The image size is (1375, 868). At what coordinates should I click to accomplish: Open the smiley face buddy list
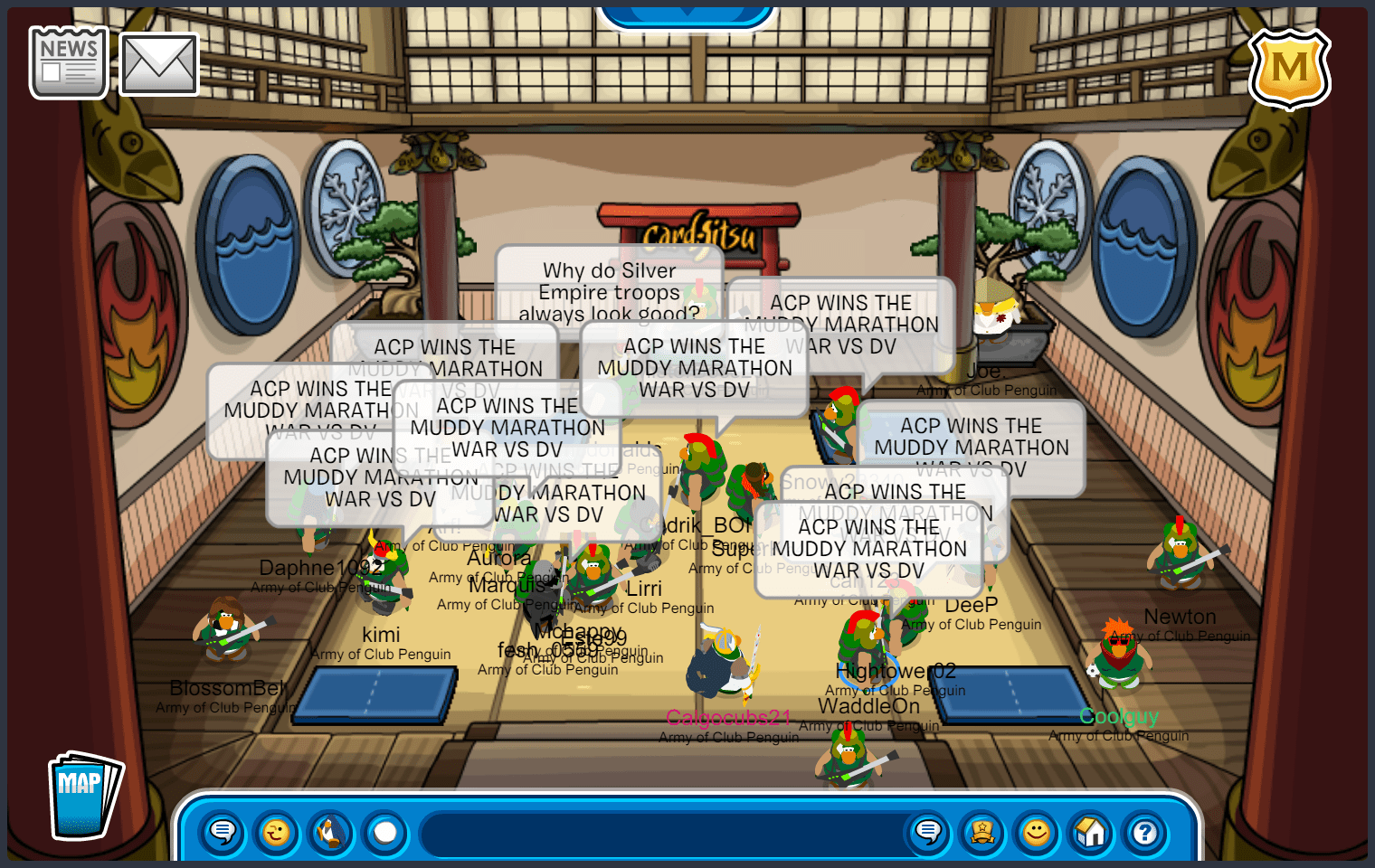(1037, 832)
